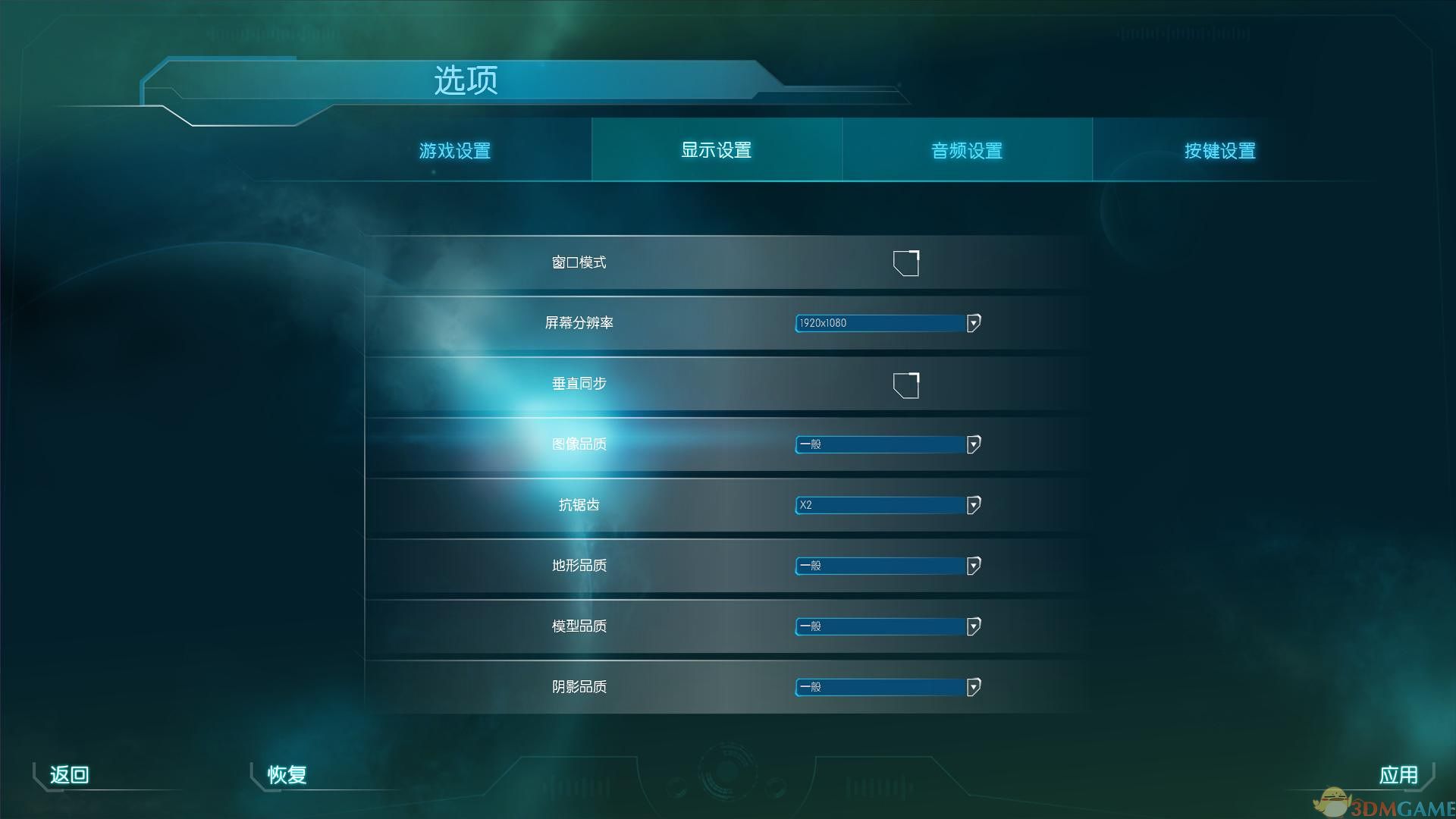The image size is (1456, 819).
Task: Click the model quality dropdown arrow icon
Action: pyautogui.click(x=973, y=626)
